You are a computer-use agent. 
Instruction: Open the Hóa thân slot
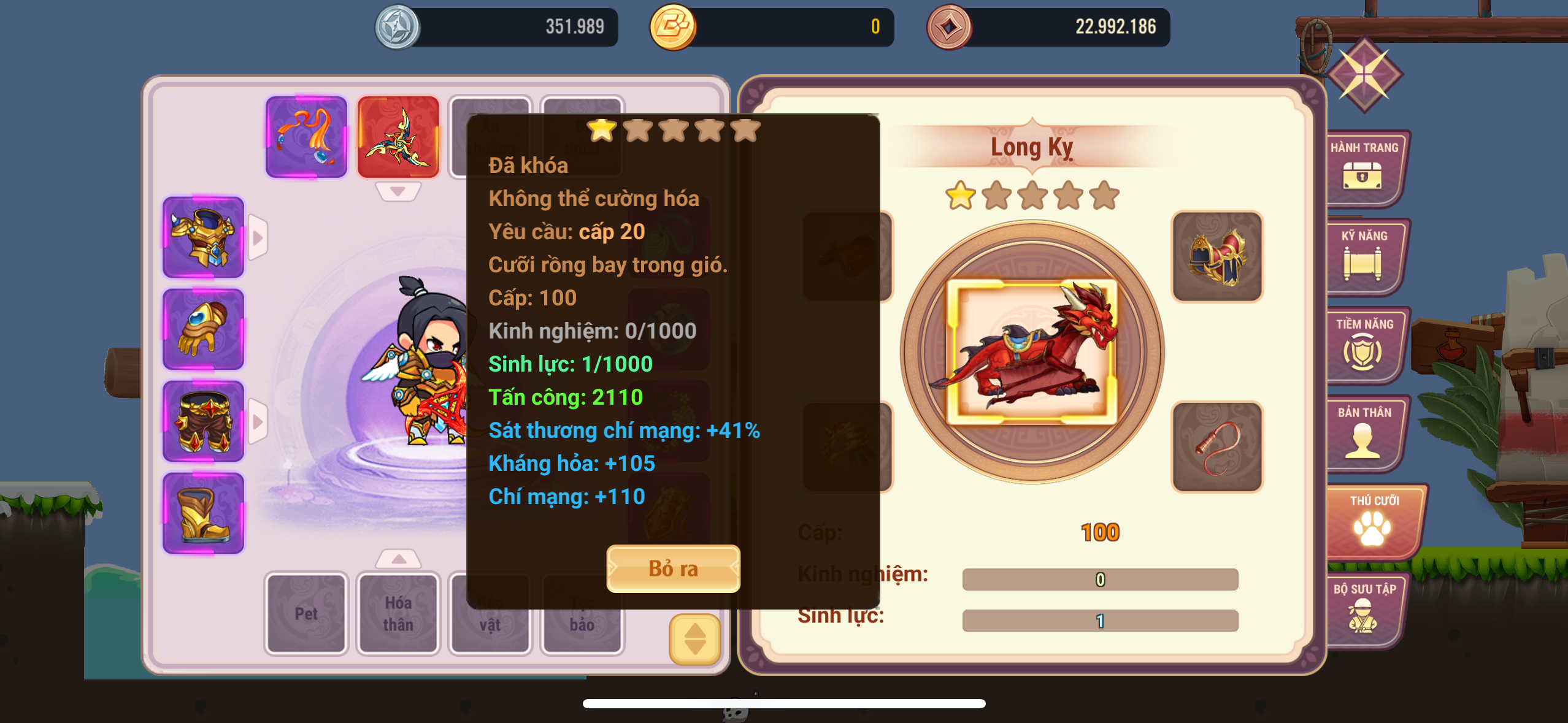[398, 613]
